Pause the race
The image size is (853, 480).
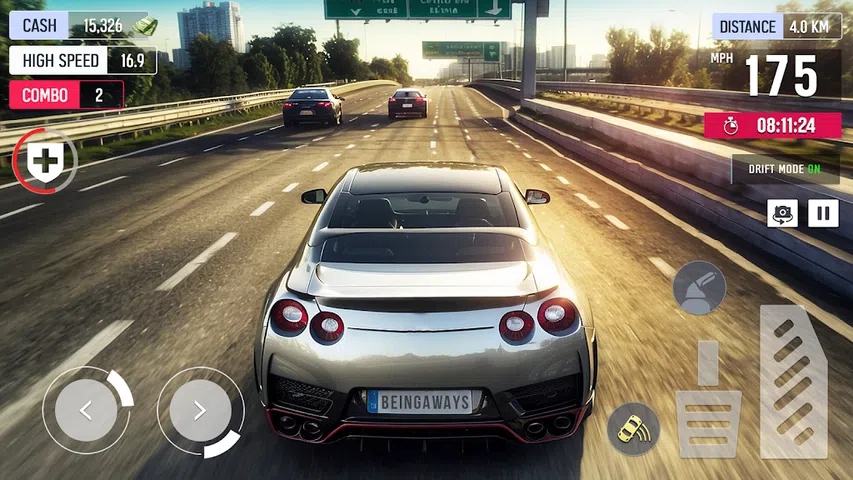(823, 213)
